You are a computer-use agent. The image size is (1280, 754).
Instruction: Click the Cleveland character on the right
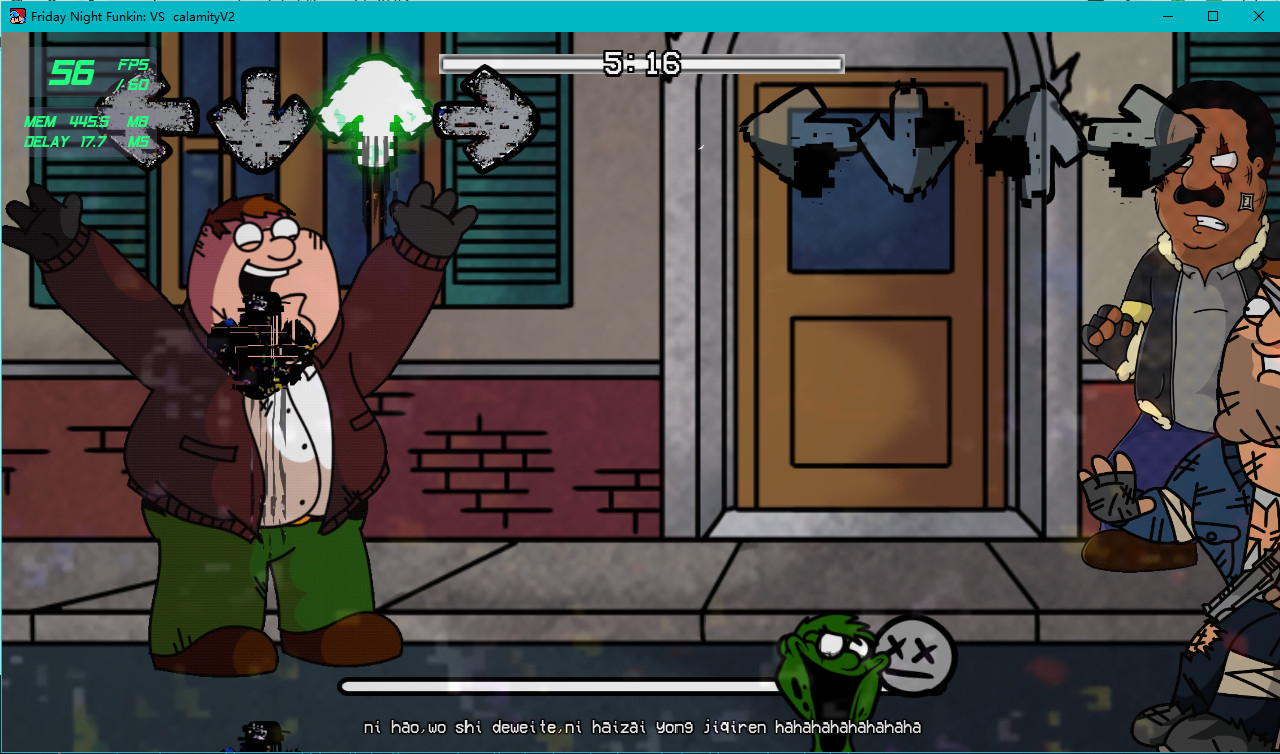coord(1190,300)
